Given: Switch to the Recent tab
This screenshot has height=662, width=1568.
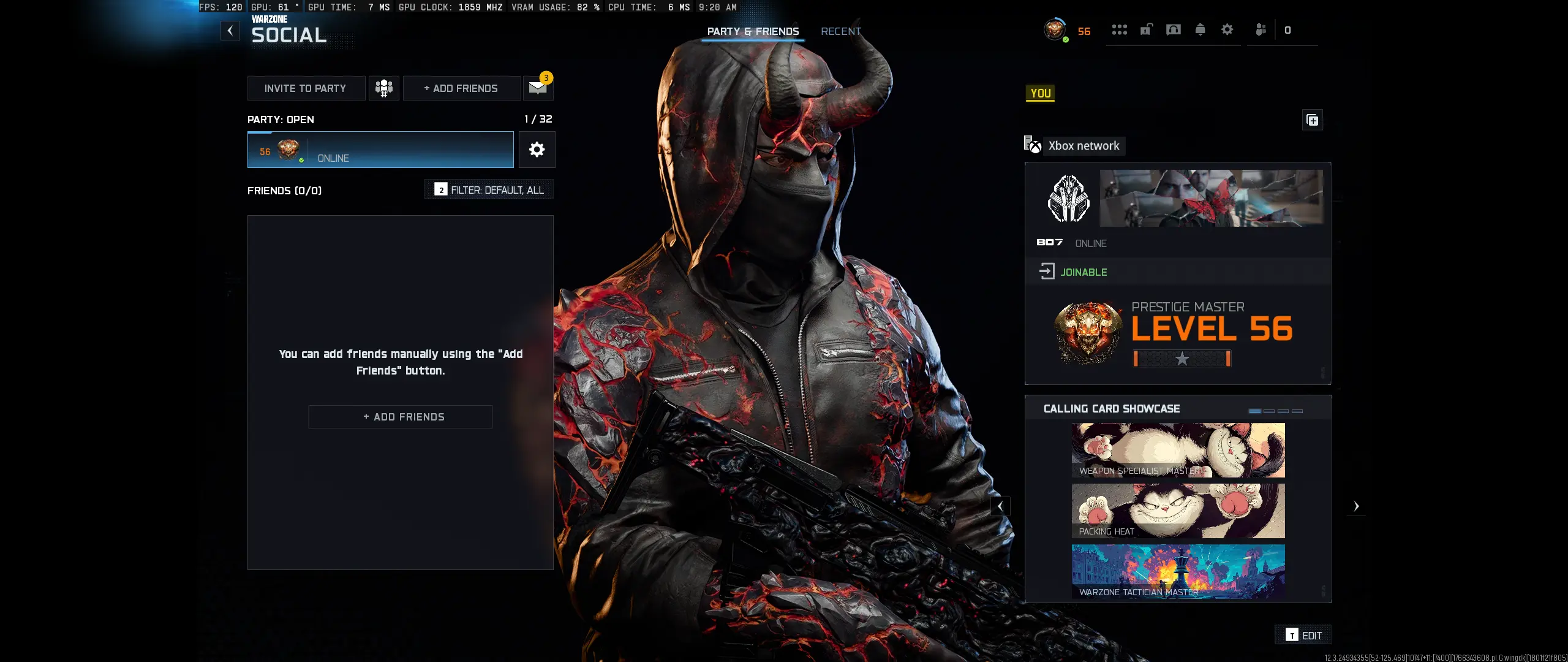Looking at the screenshot, I should [x=841, y=31].
